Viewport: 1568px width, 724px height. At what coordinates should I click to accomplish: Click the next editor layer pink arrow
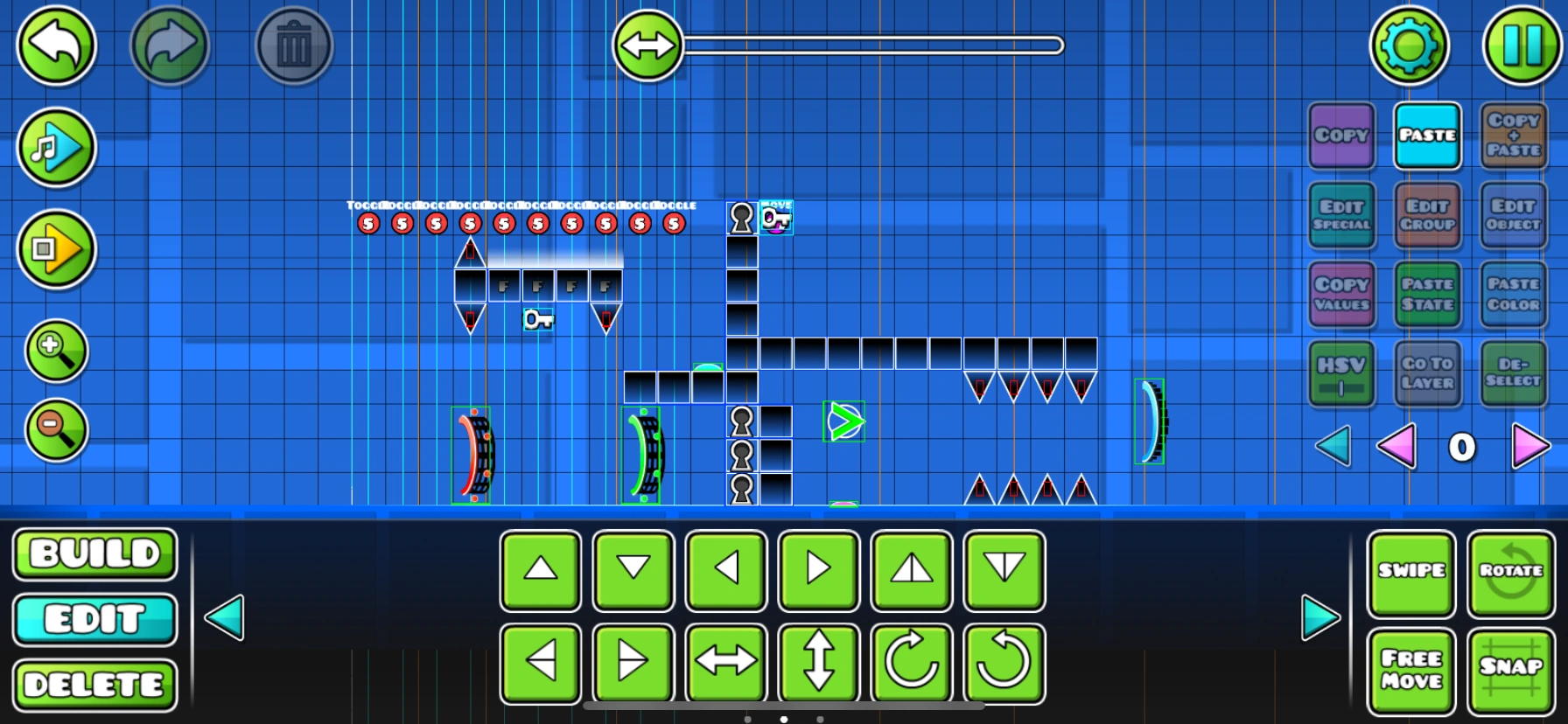coord(1530,447)
